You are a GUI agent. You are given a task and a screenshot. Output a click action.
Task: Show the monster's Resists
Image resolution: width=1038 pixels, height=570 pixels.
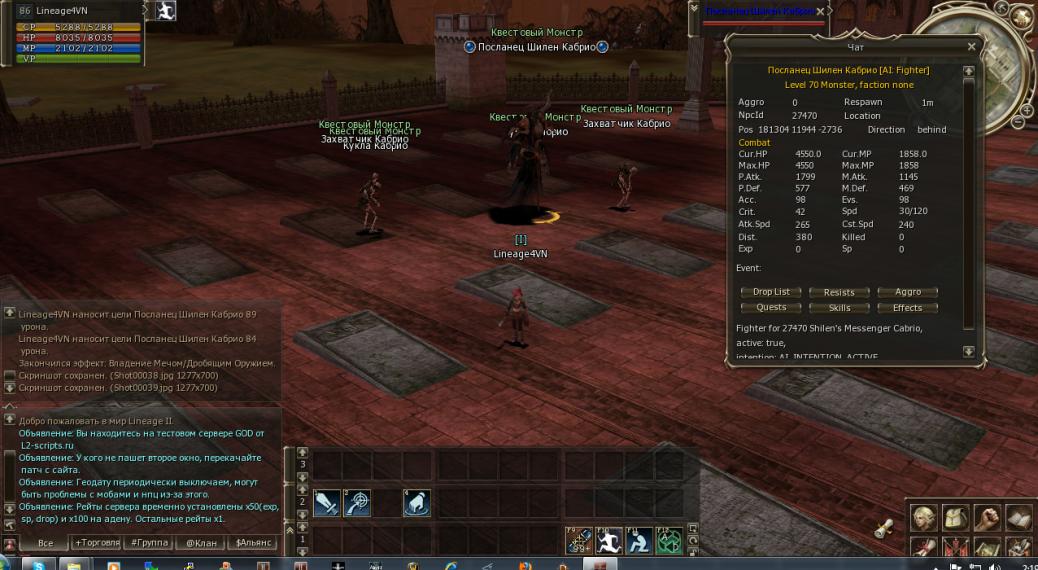pyautogui.click(x=839, y=292)
